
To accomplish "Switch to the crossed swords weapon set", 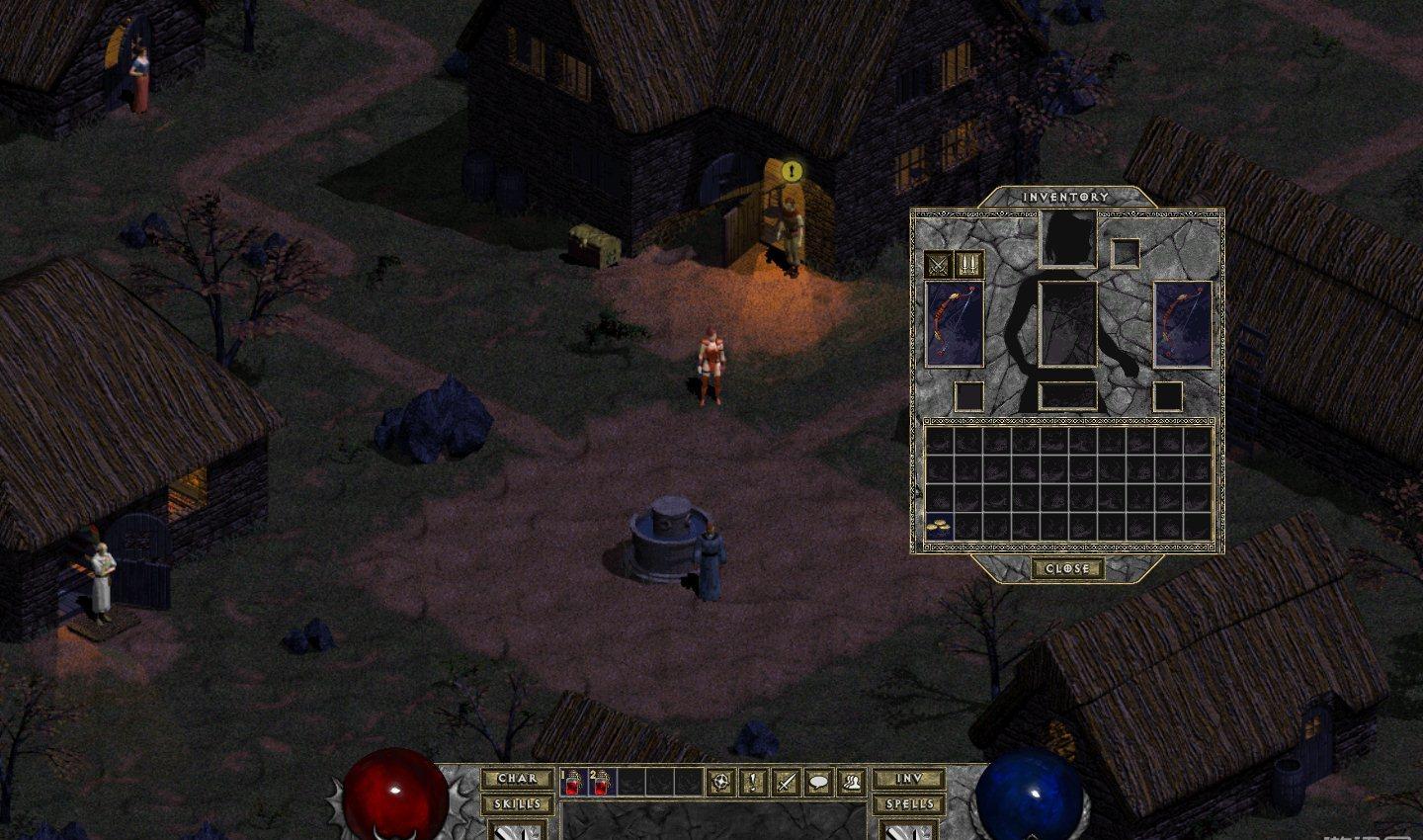I will 938,265.
